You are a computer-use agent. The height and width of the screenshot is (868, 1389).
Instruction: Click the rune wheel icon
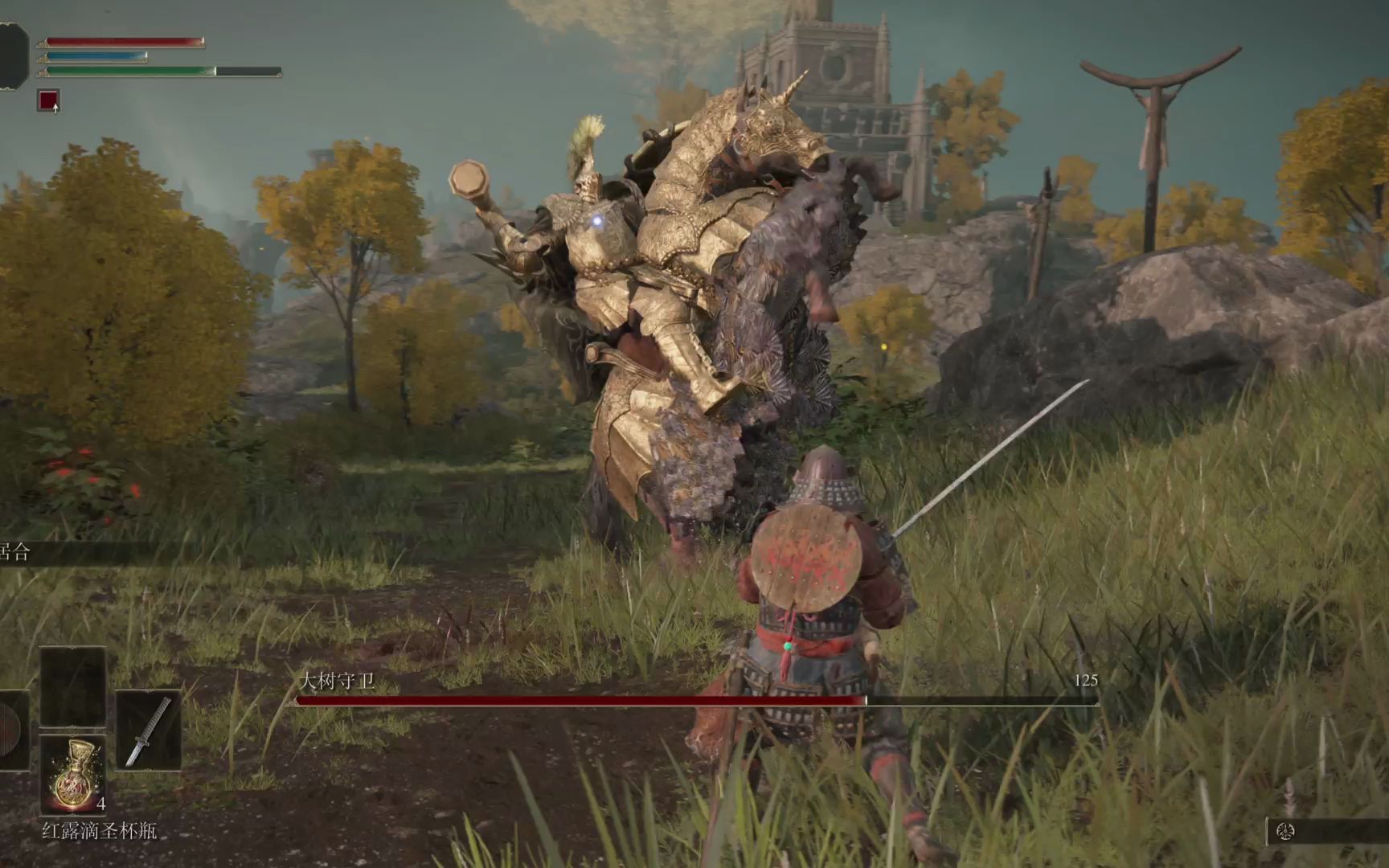(x=1285, y=832)
